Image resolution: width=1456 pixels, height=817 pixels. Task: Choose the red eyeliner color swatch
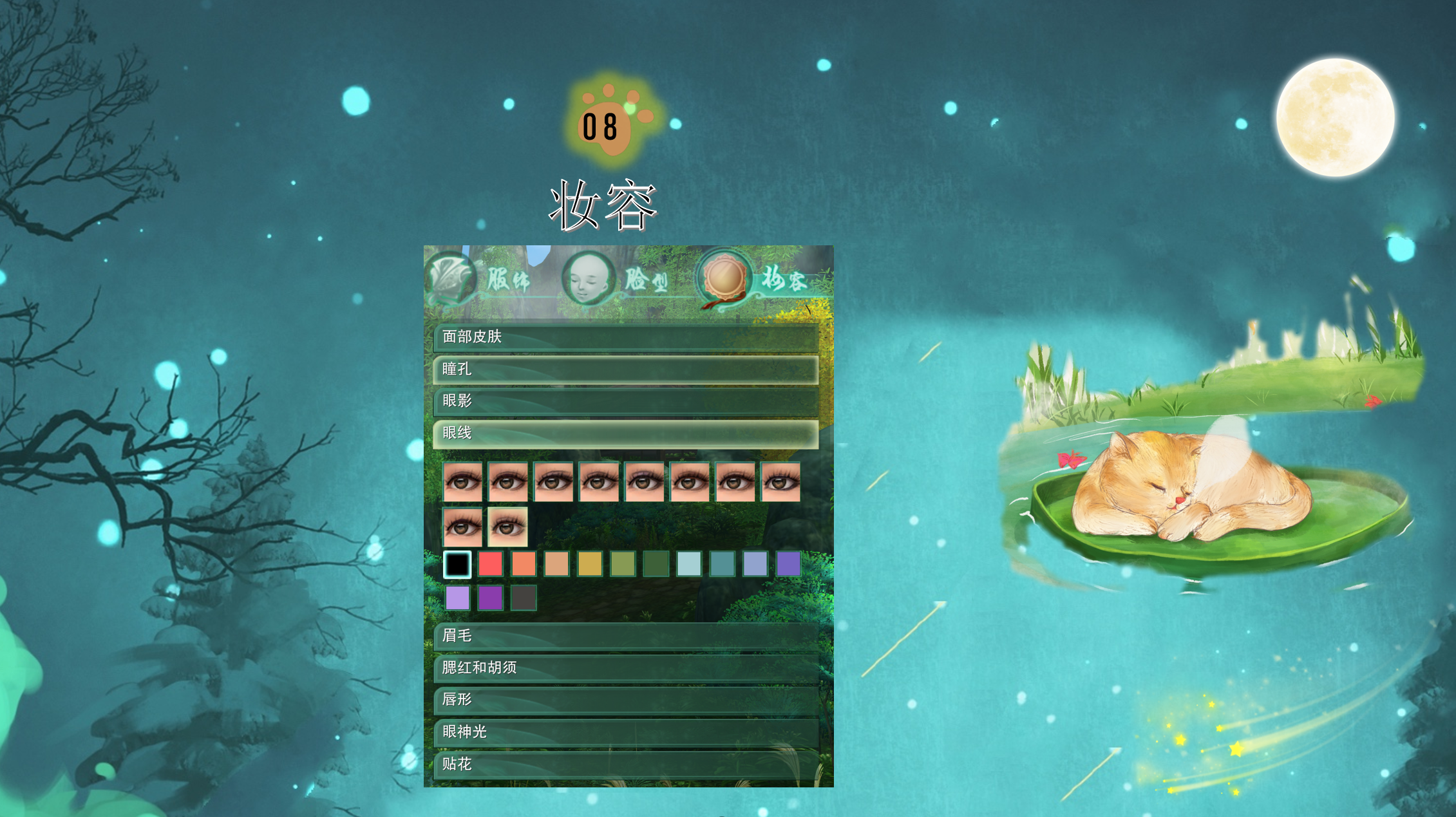click(x=491, y=565)
